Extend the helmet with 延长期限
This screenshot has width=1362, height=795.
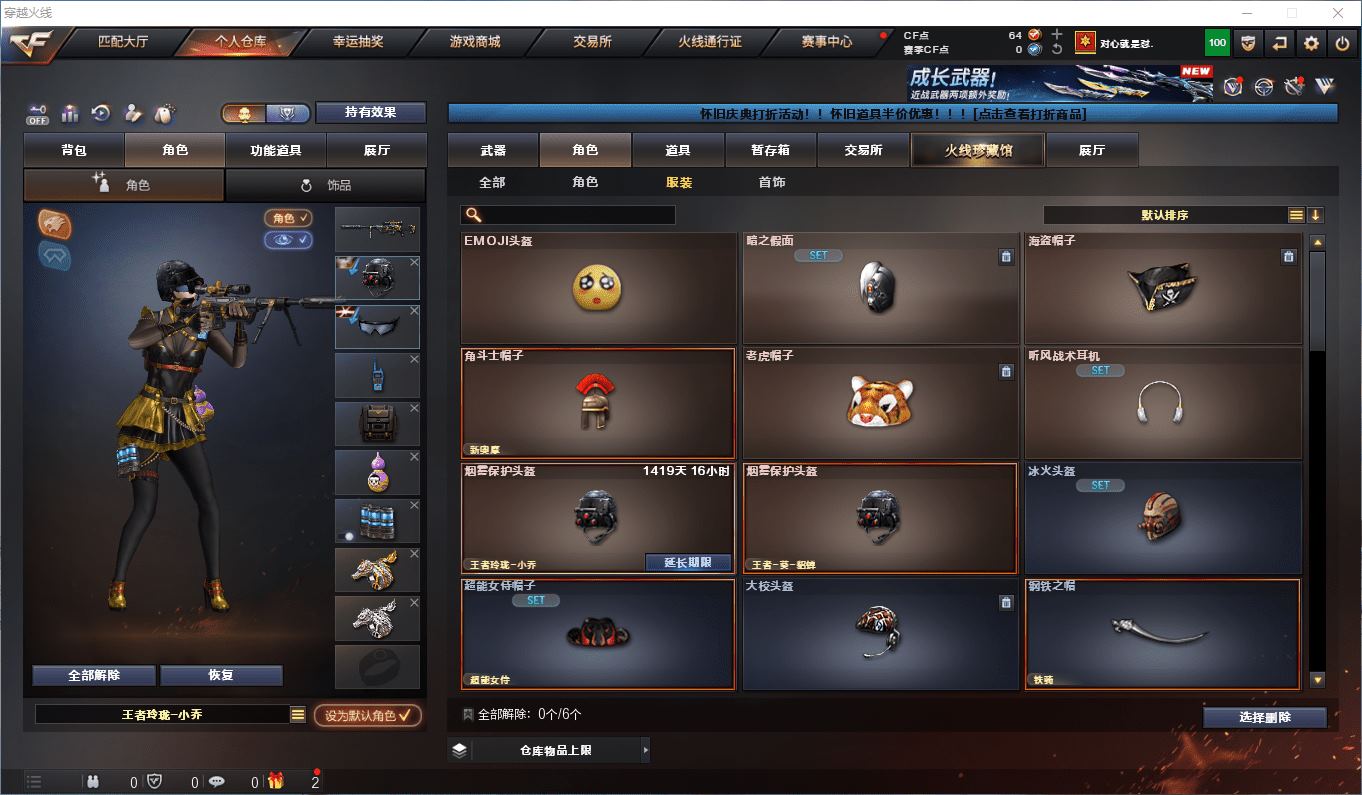[688, 563]
